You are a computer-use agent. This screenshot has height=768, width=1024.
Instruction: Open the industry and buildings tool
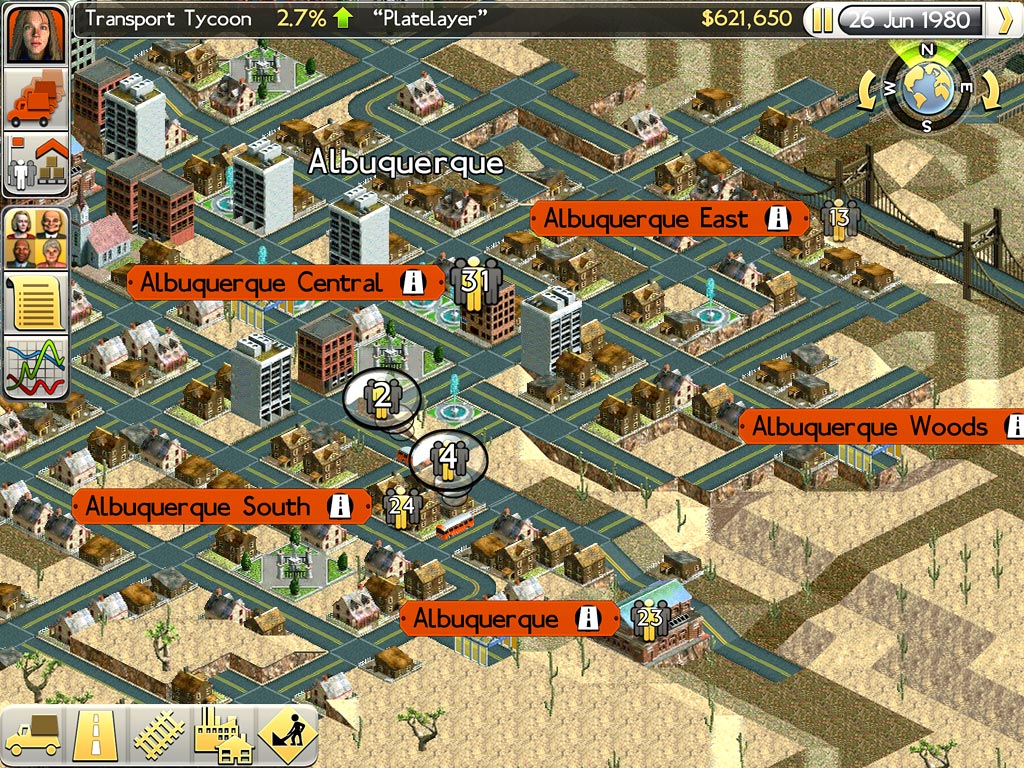(x=223, y=735)
